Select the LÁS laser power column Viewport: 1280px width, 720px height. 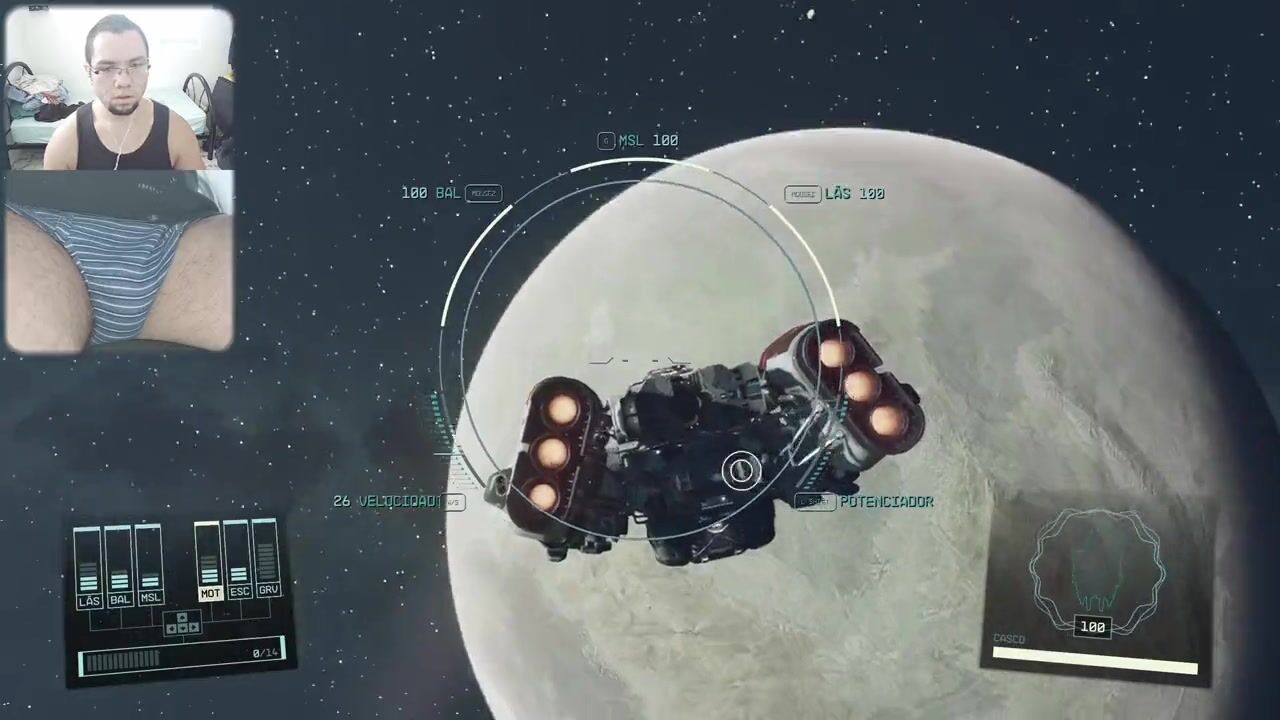pos(89,568)
